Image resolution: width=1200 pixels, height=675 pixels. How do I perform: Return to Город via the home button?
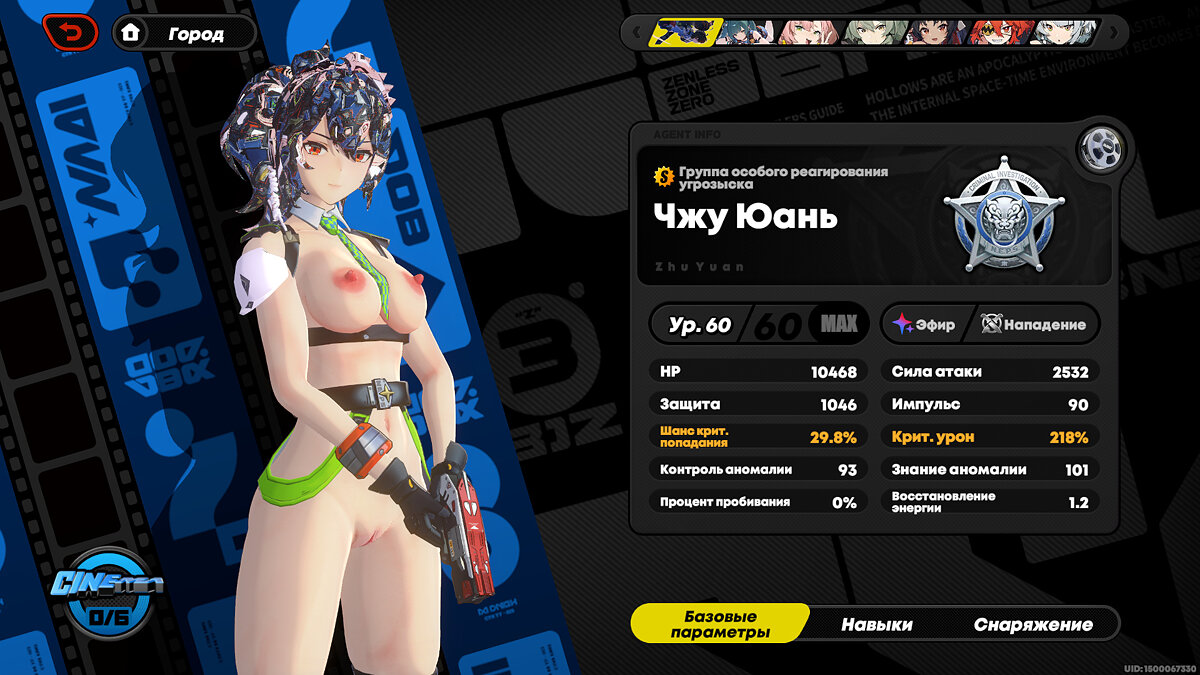click(183, 33)
